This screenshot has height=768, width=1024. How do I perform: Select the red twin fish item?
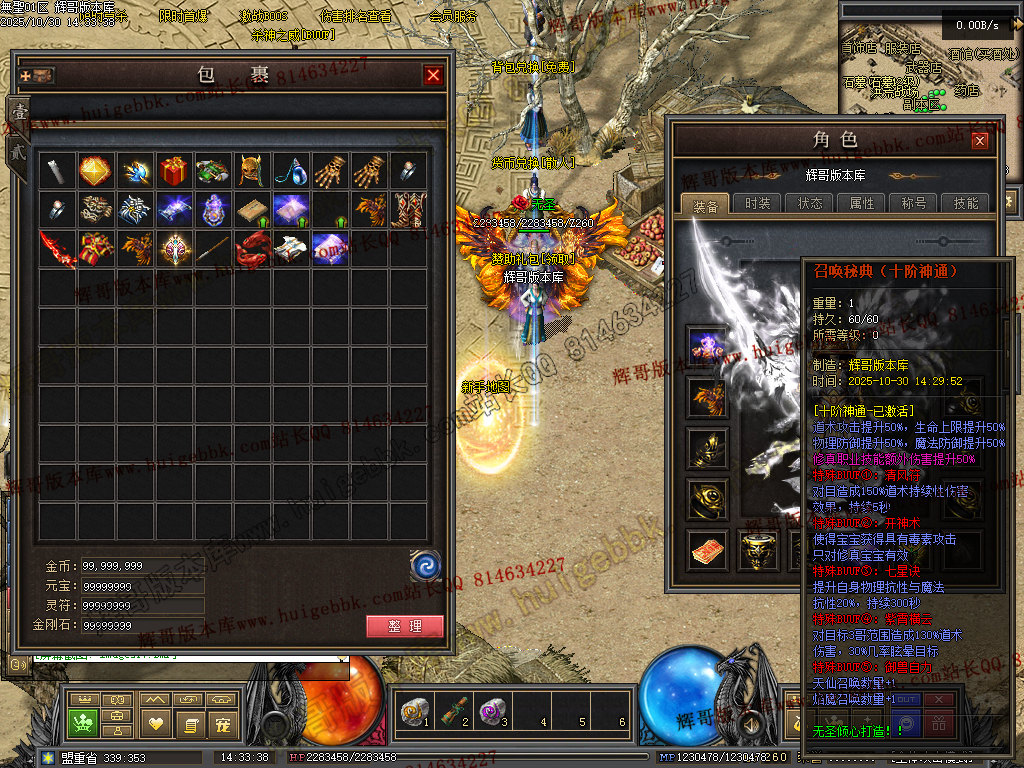(251, 248)
